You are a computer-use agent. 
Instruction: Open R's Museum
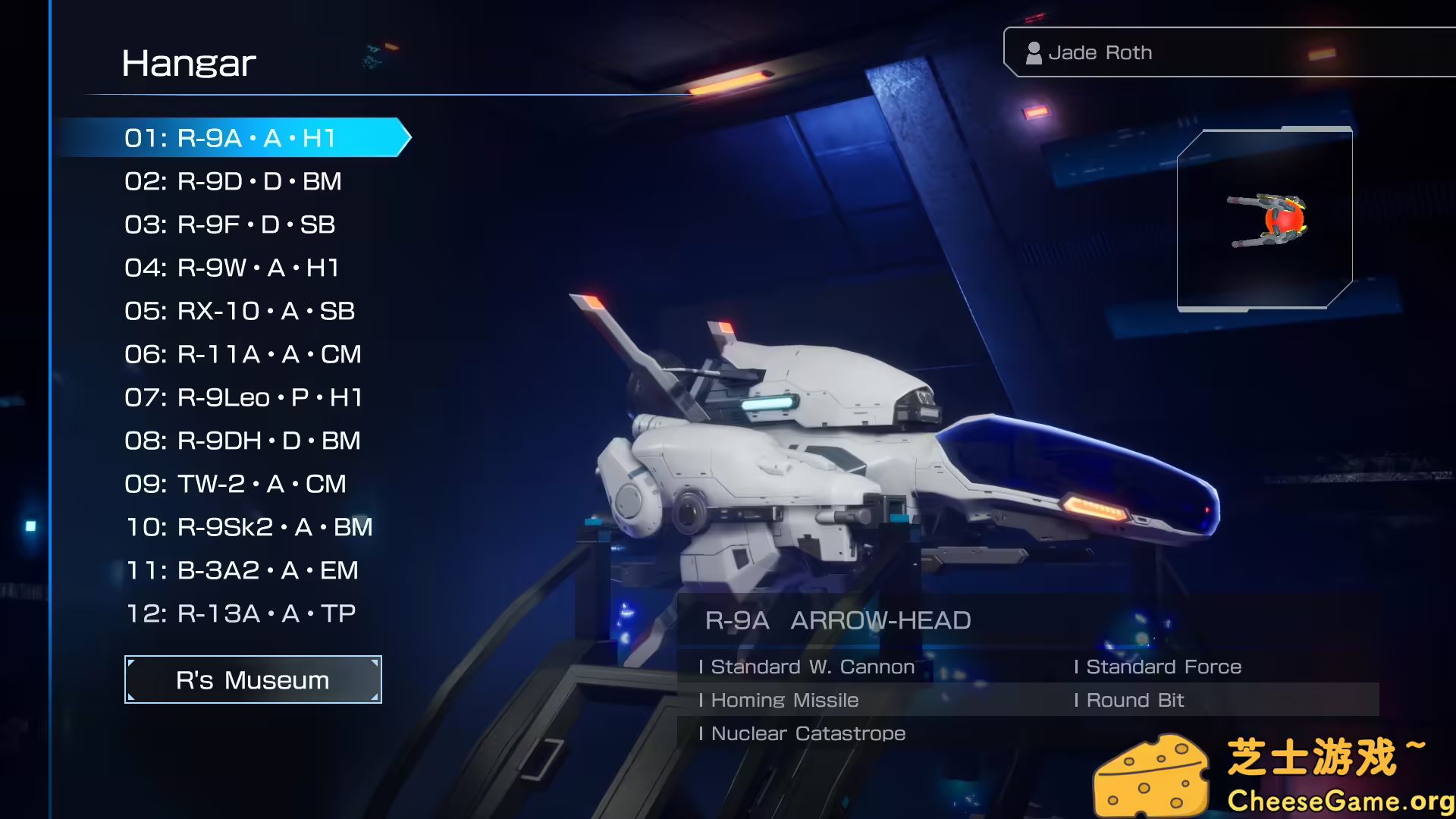252,679
